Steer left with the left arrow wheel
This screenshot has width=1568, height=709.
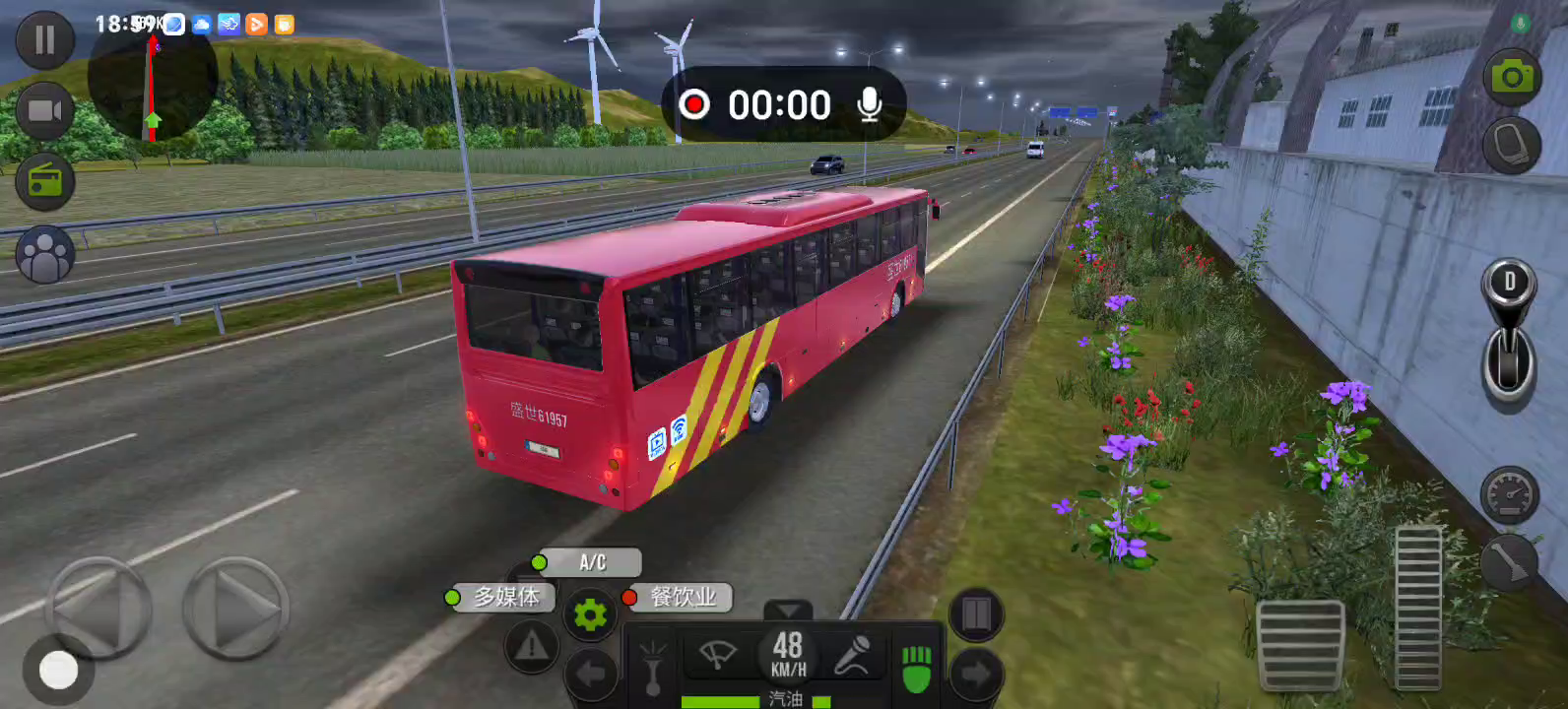pos(98,608)
